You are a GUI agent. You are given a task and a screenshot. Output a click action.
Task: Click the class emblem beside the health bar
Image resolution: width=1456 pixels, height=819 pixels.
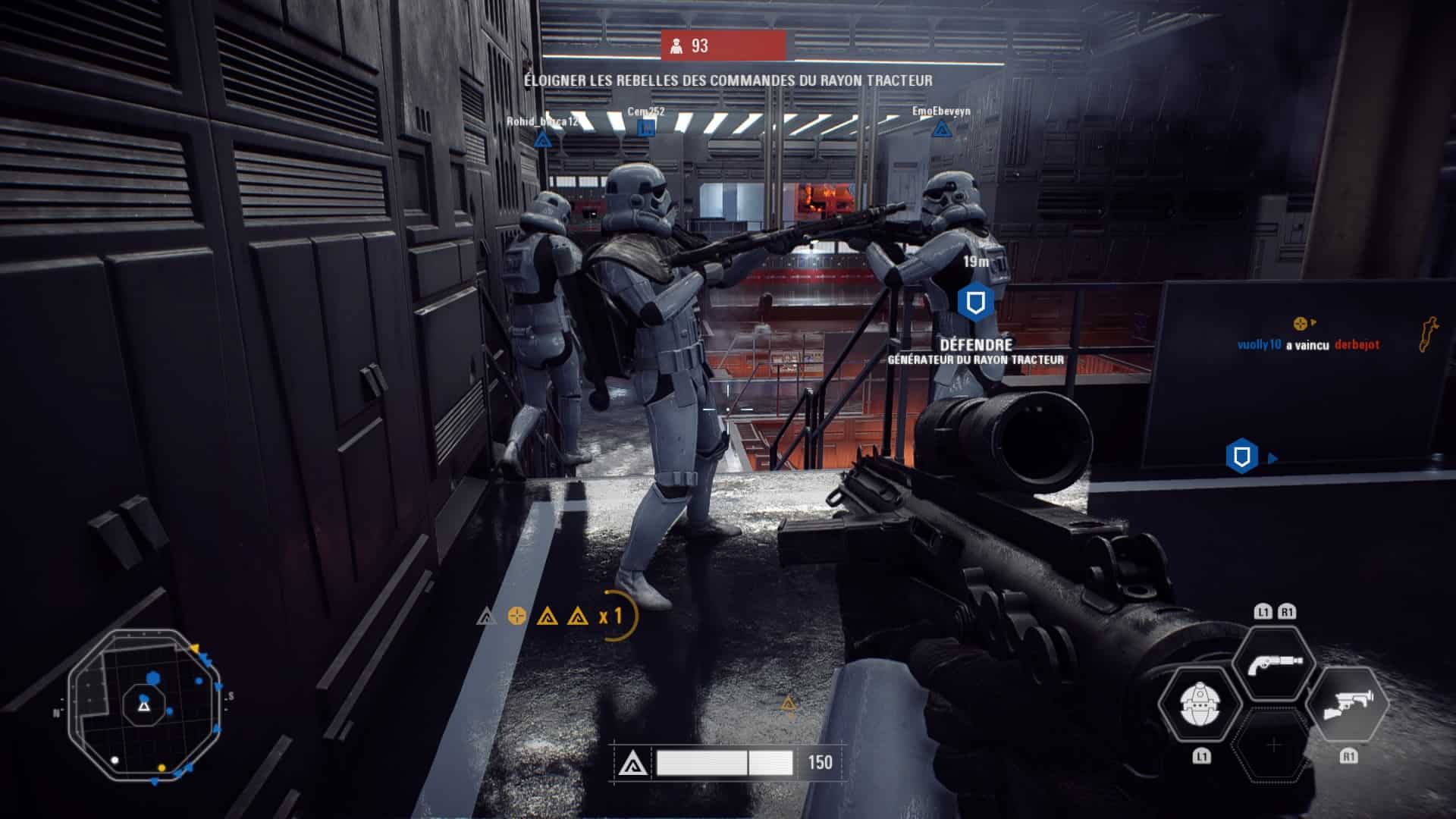tap(632, 763)
